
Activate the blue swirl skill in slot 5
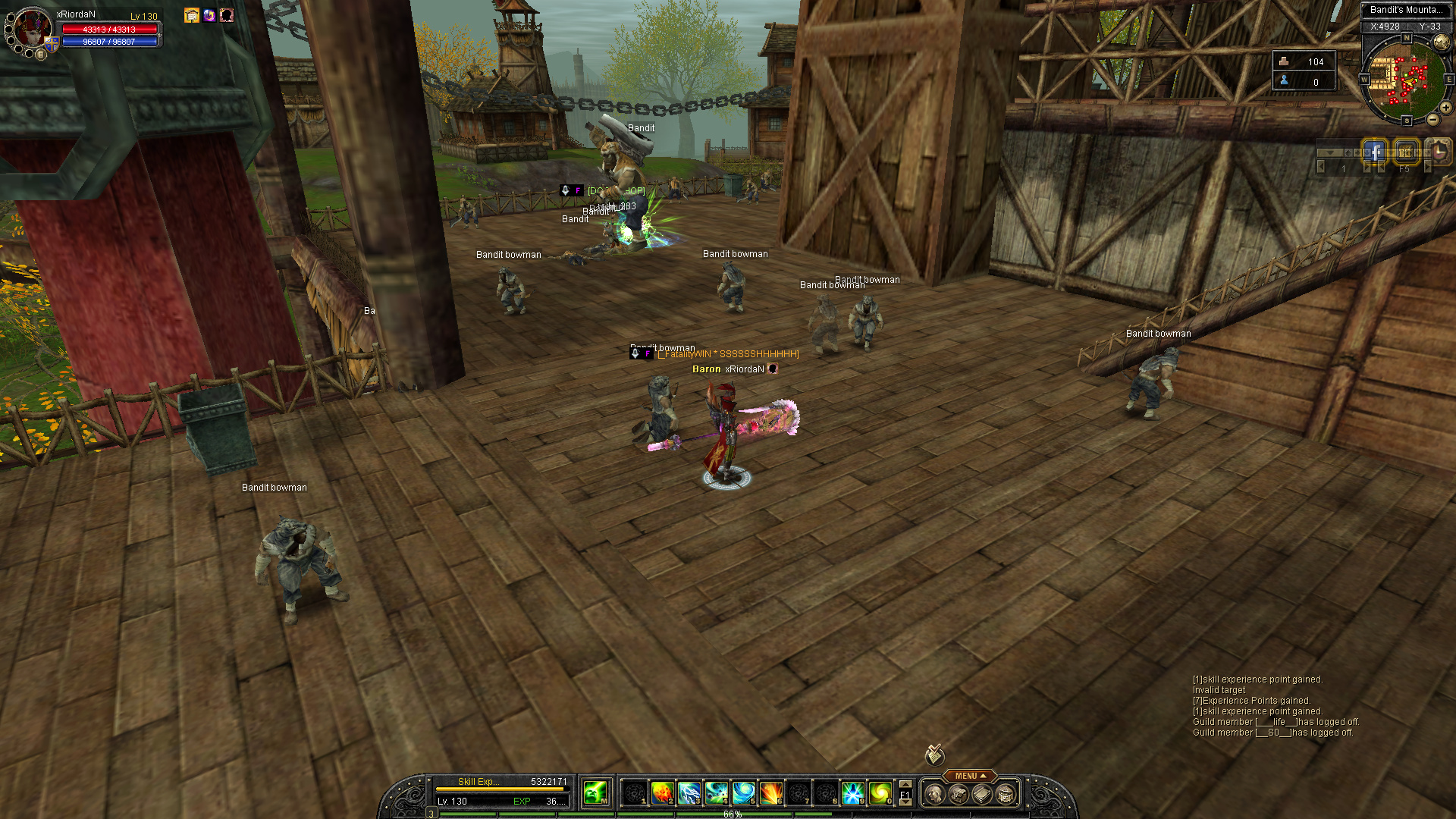click(x=744, y=793)
